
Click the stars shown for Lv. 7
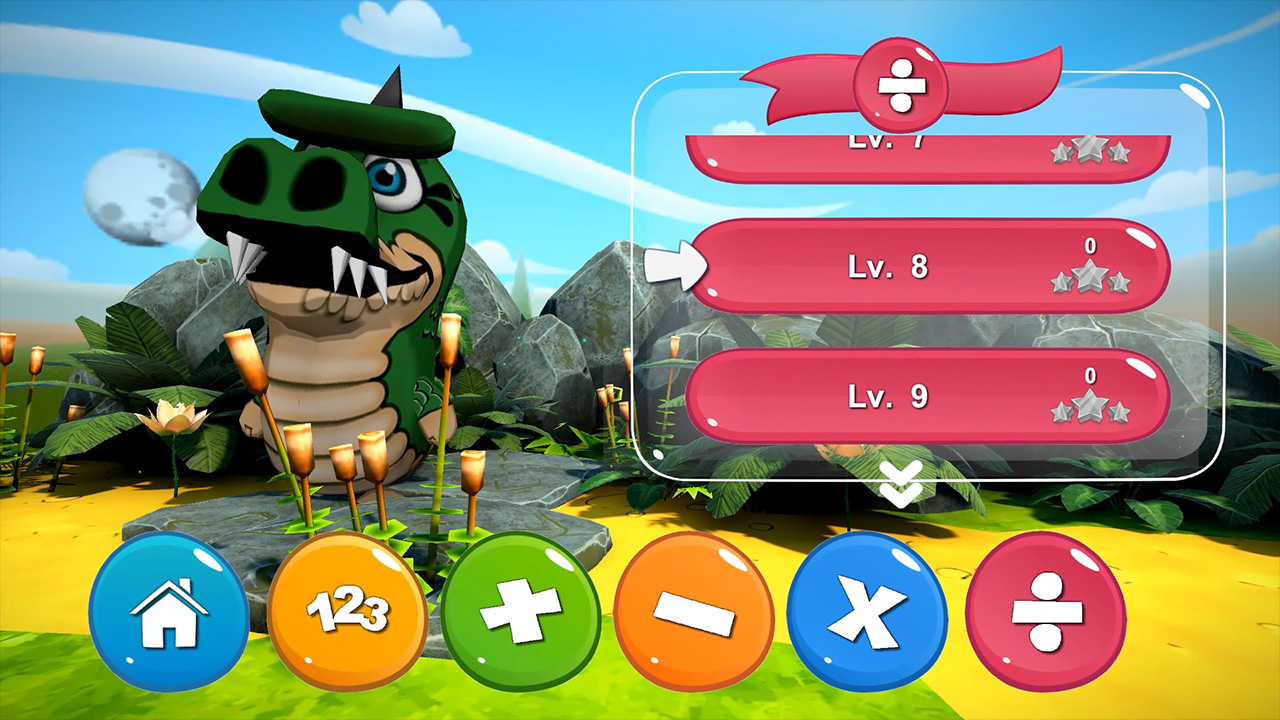click(x=1090, y=152)
